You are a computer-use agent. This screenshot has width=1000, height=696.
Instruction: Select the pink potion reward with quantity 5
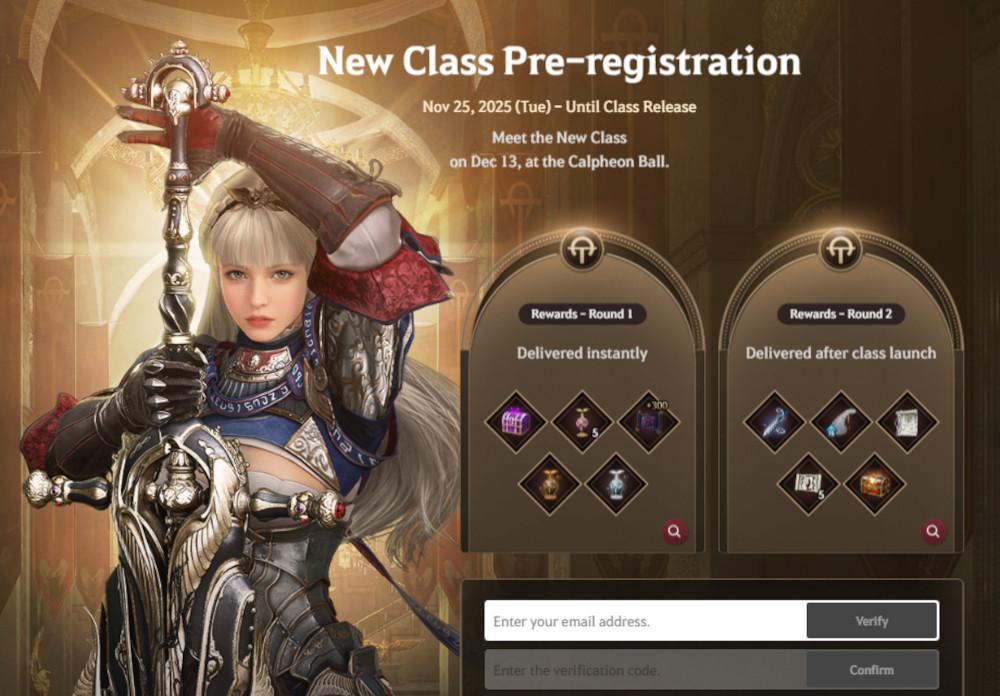[582, 421]
